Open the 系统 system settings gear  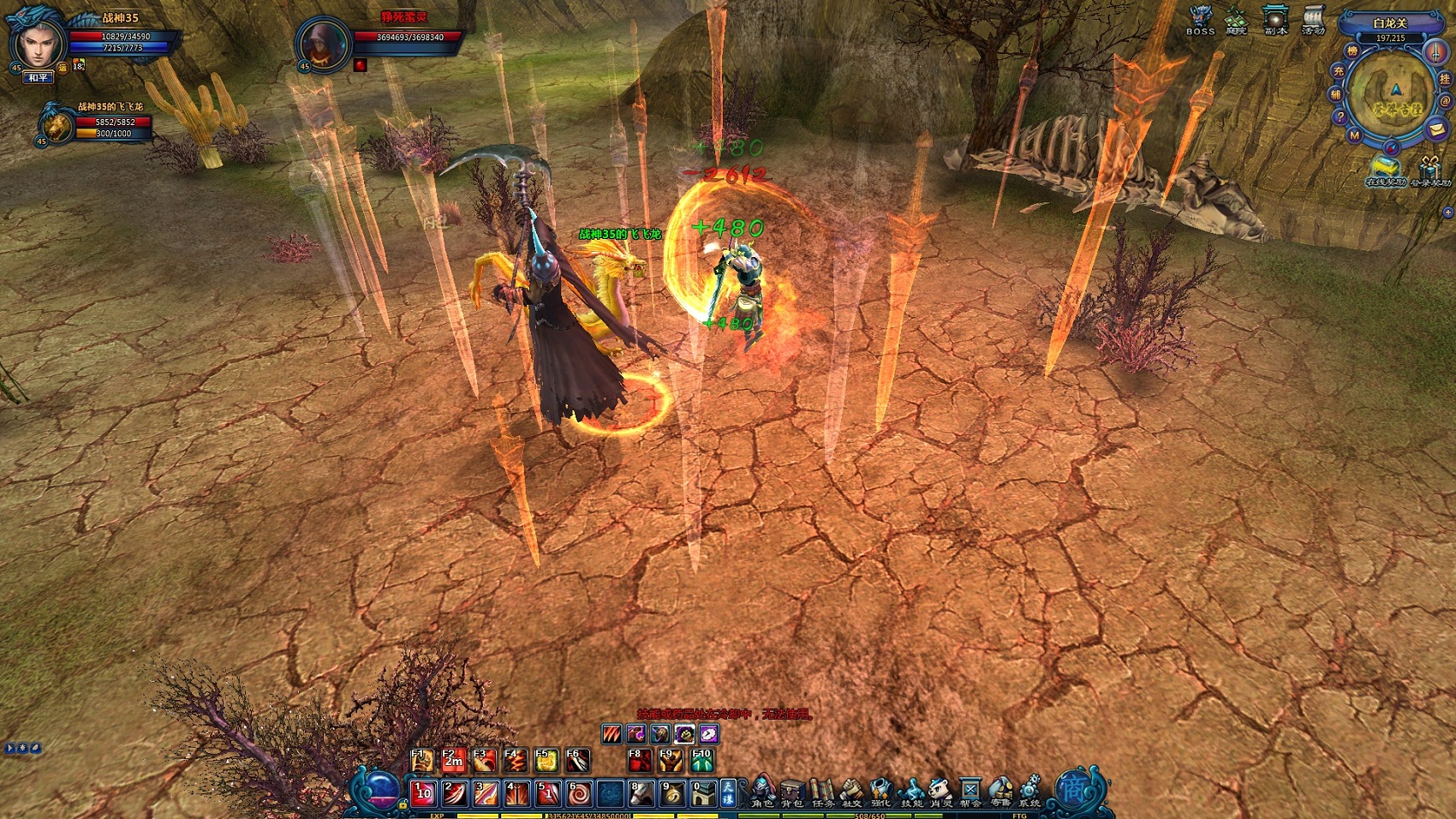pos(1029,792)
